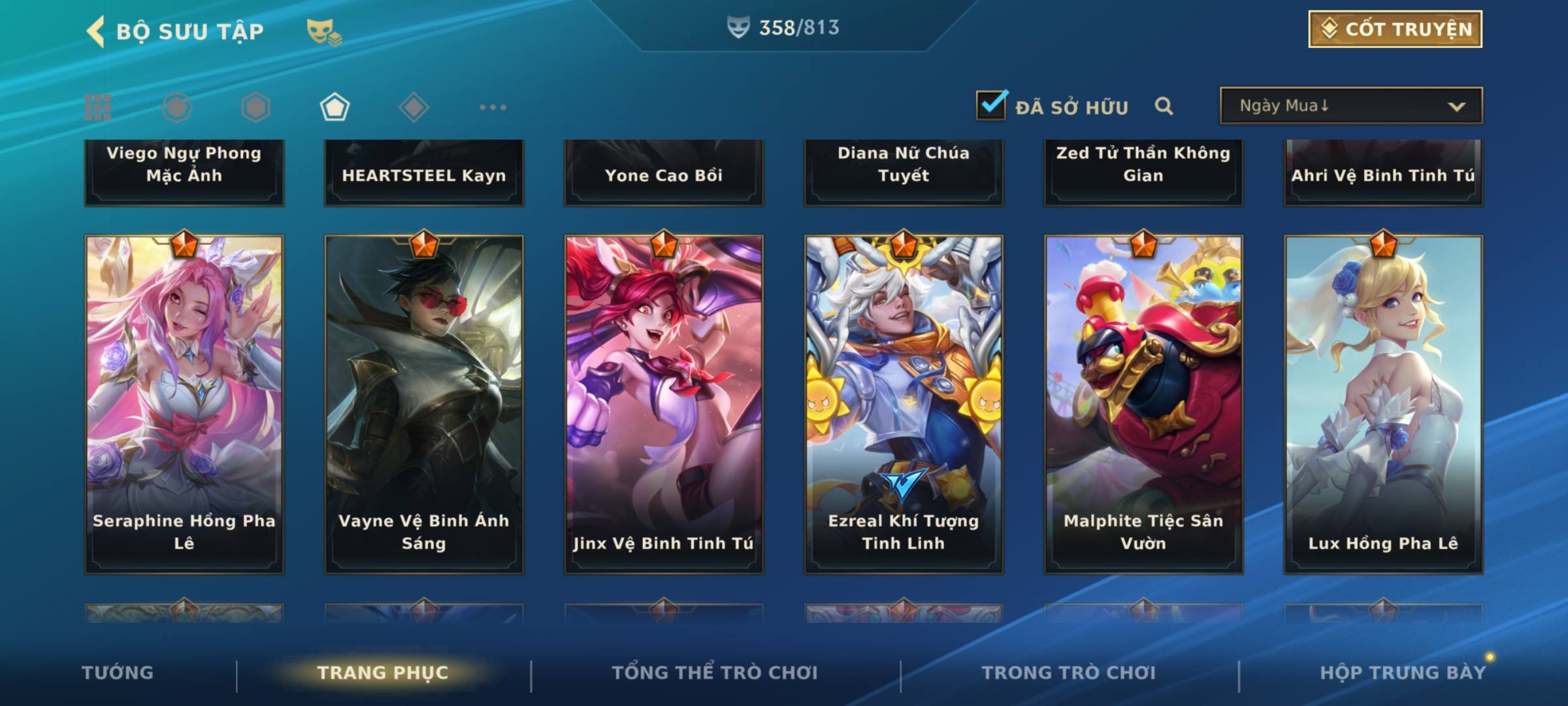Switch to Tổng Thể Trò Chơi tab
Viewport: 1568px width, 706px height.
[715, 672]
